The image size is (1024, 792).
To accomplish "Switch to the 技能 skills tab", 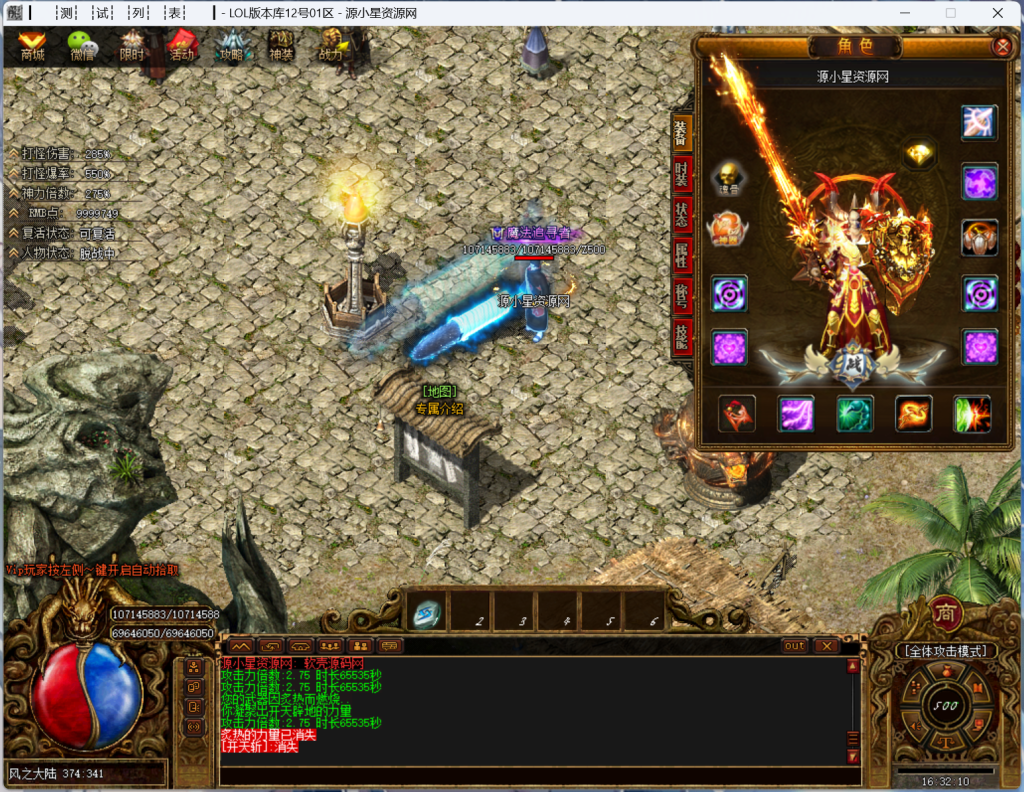I will (x=681, y=335).
